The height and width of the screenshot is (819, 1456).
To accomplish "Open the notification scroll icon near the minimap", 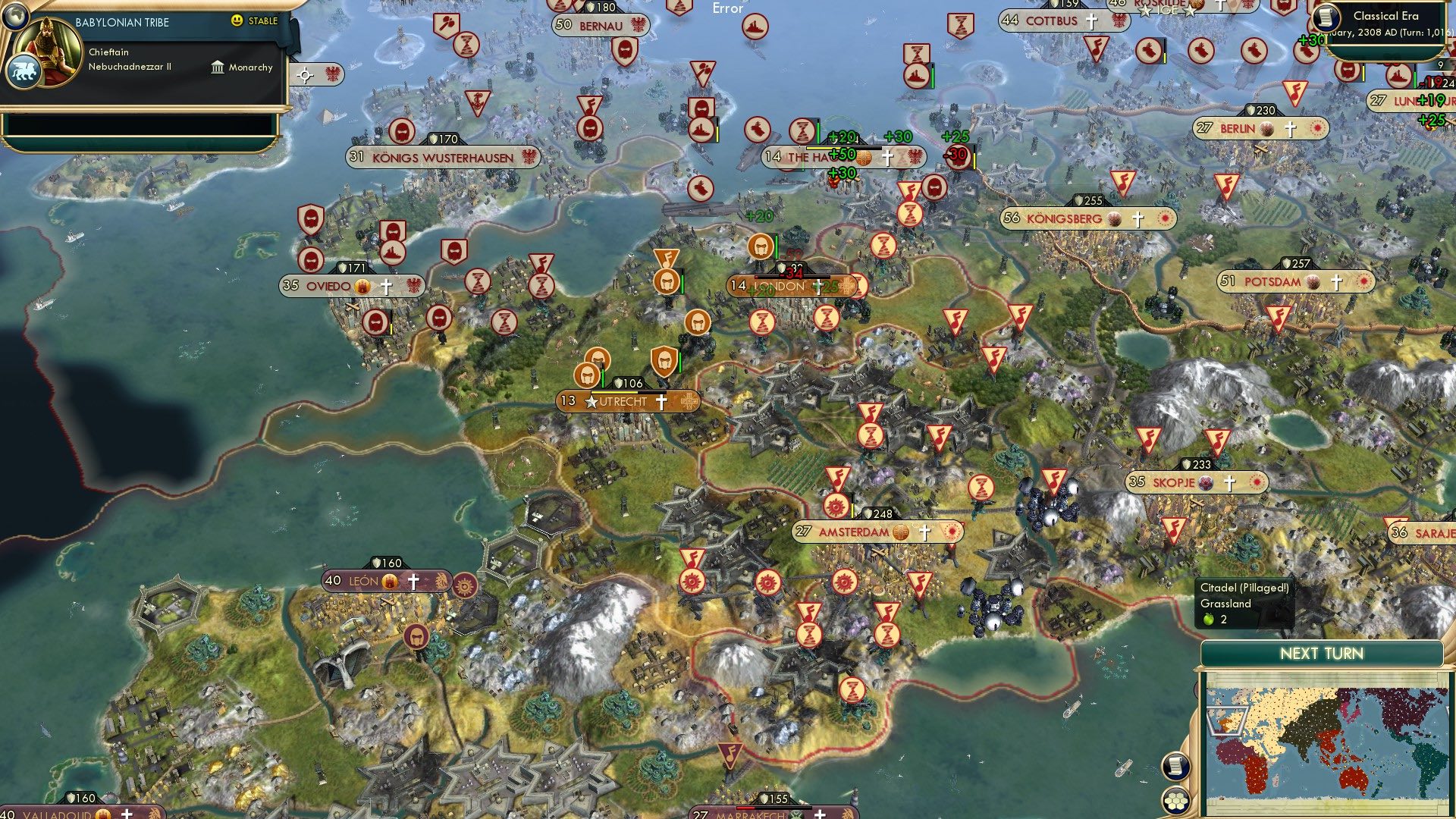I will pos(1175,767).
